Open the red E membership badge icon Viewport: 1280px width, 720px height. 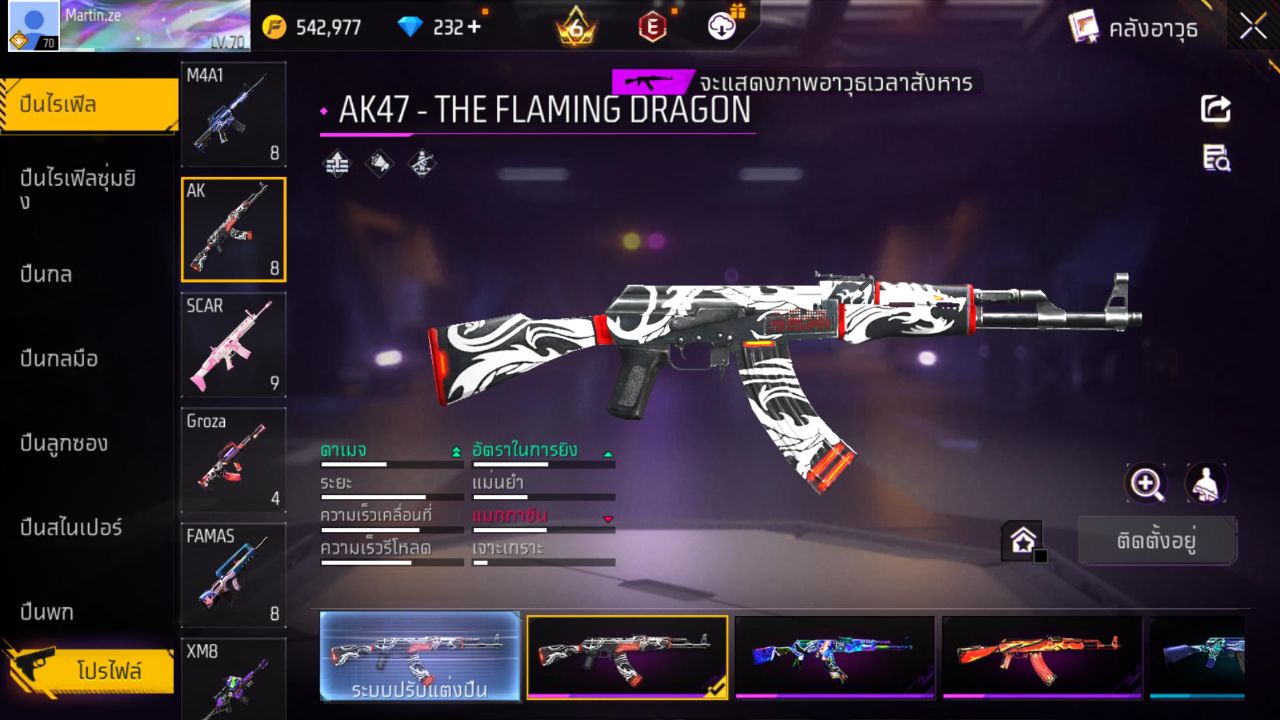(x=653, y=27)
